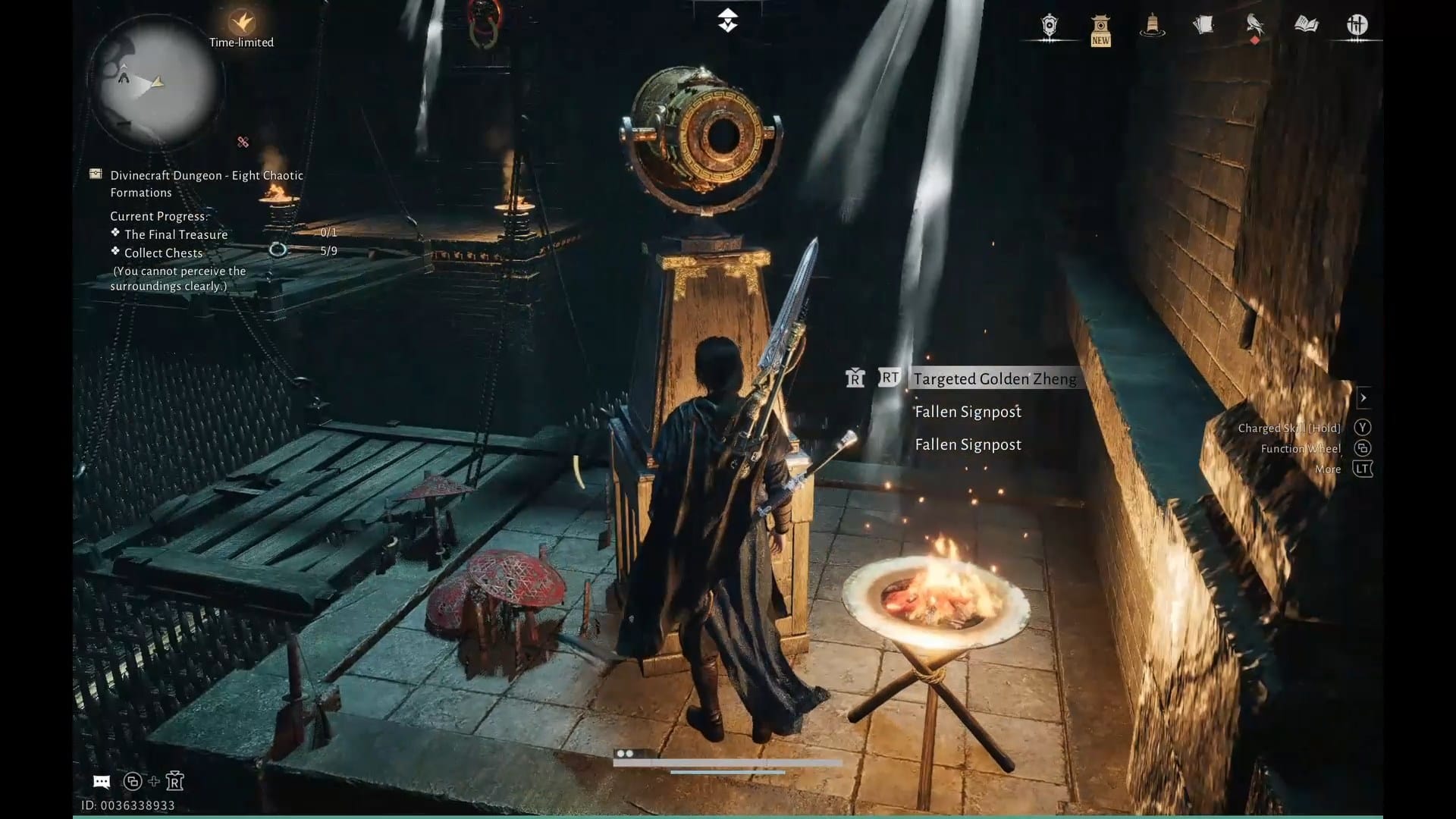Screen dimensions: 1456x819
Task: Open the stacked cards icon
Action: click(1203, 26)
